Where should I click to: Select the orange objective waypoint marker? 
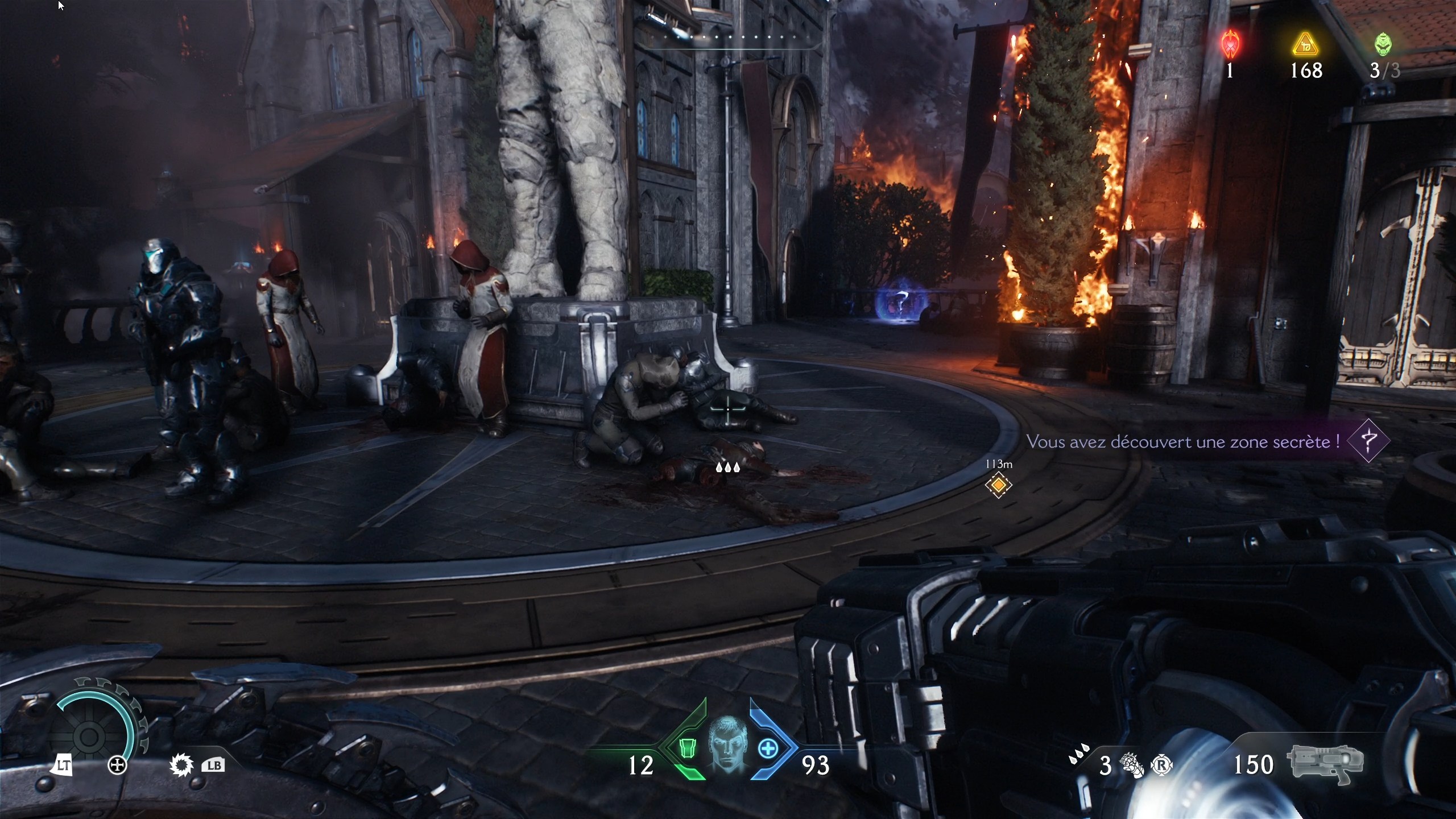pos(998,485)
